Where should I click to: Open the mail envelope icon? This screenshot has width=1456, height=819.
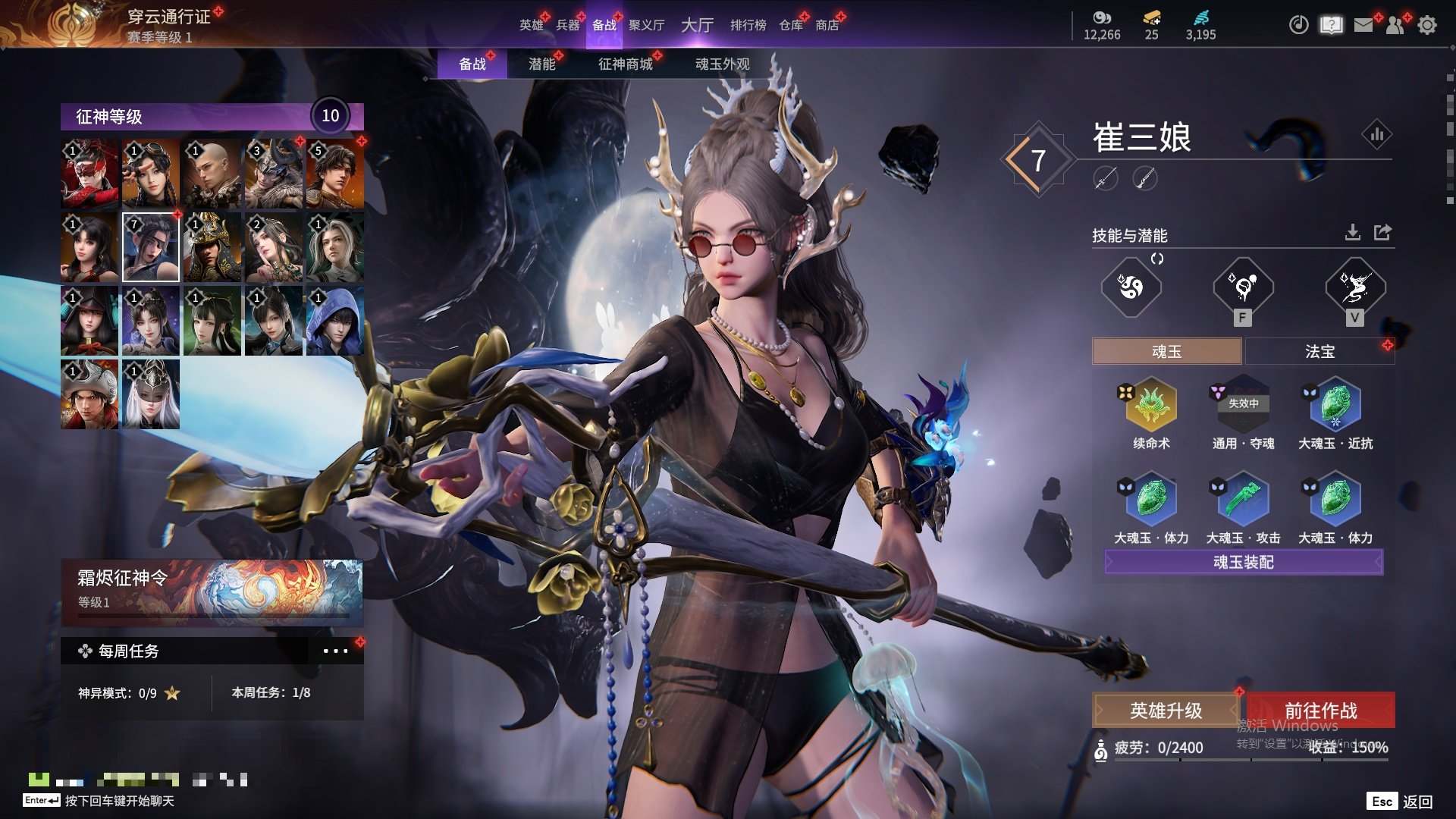[x=1363, y=25]
